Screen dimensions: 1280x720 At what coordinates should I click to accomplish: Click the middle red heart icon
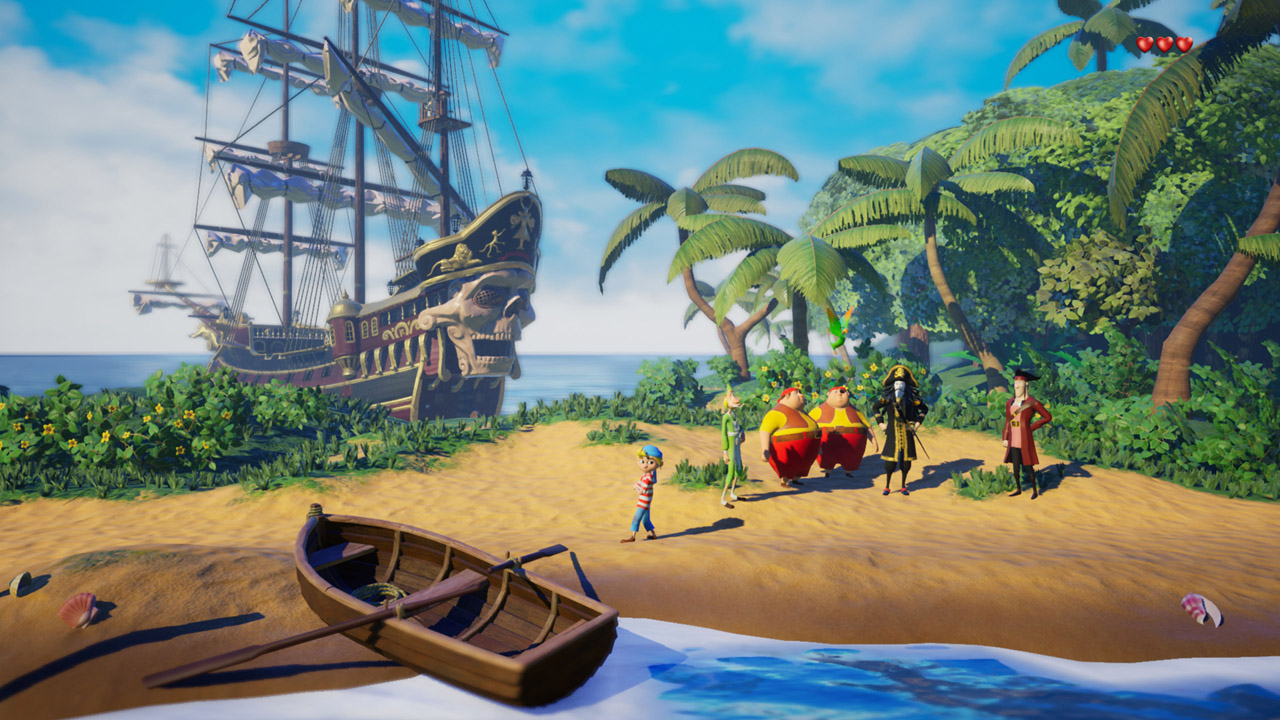[1164, 44]
